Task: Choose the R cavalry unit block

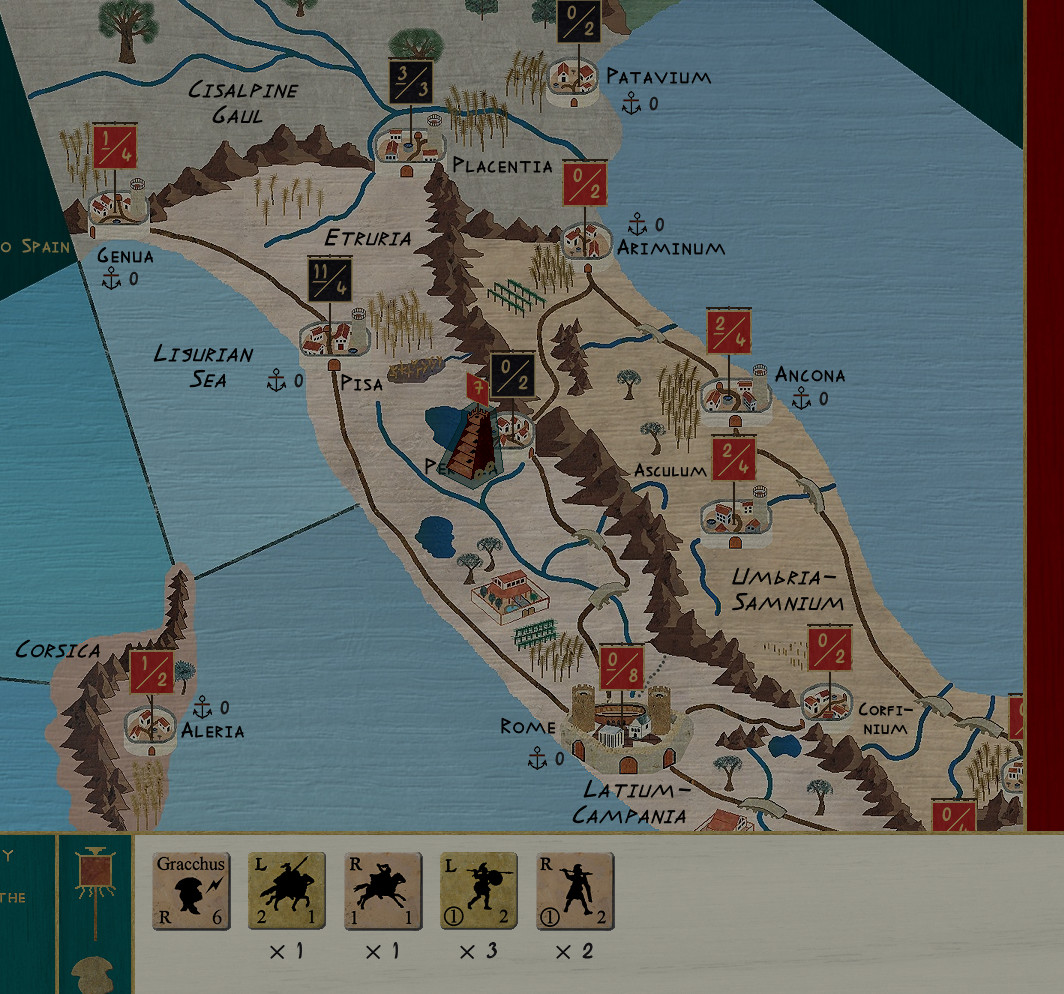Action: [383, 891]
